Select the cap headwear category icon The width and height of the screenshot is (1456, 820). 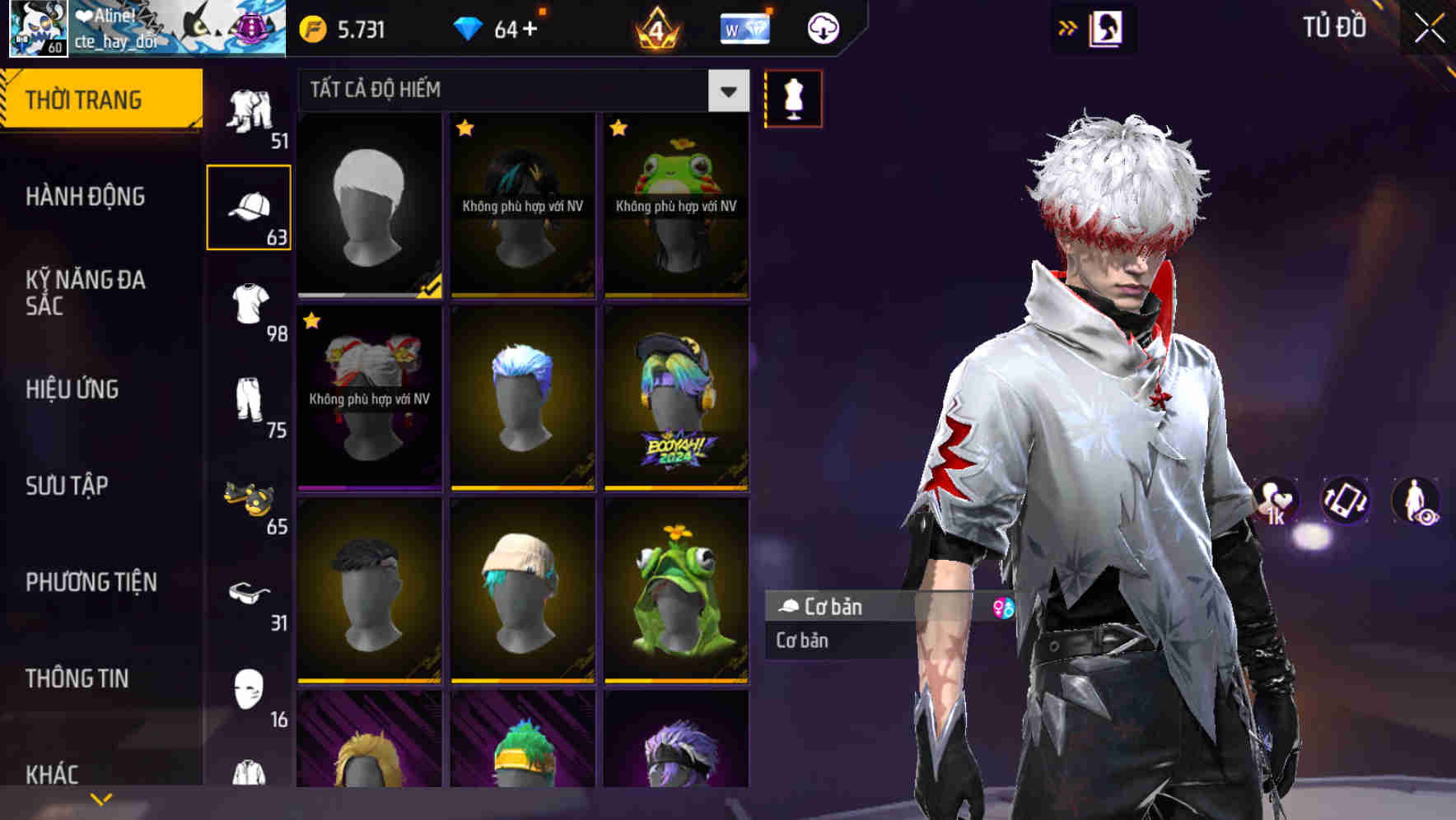click(x=250, y=204)
